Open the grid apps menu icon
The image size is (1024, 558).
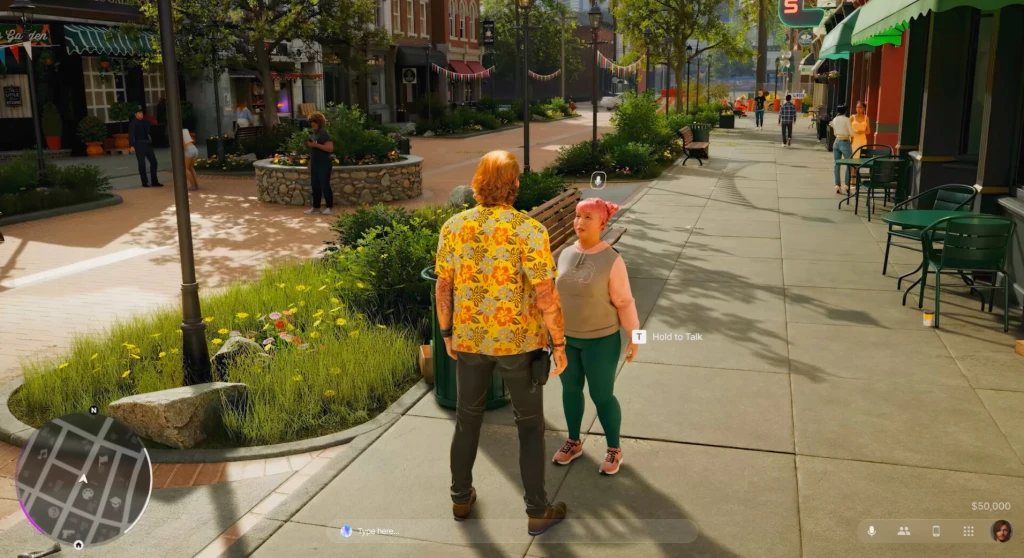(x=968, y=531)
